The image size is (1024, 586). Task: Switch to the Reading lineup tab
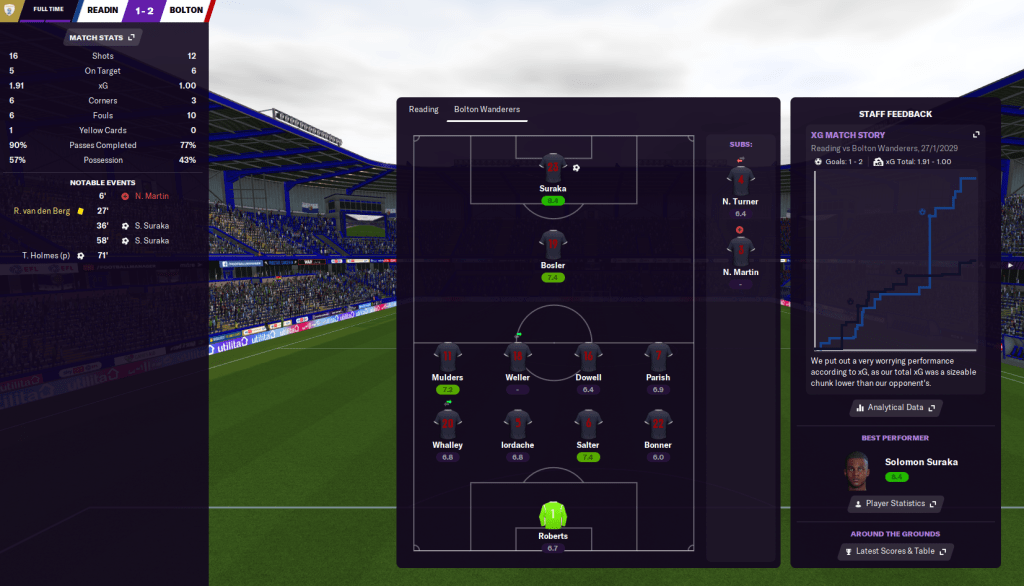click(423, 109)
